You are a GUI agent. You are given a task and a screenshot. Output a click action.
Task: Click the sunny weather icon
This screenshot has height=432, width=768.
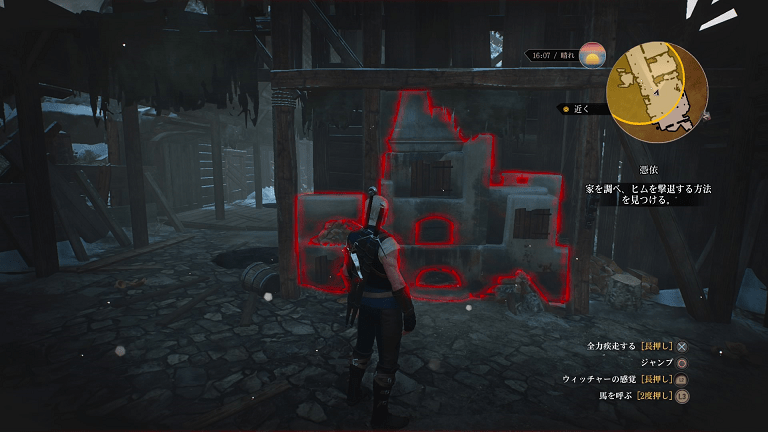592,55
